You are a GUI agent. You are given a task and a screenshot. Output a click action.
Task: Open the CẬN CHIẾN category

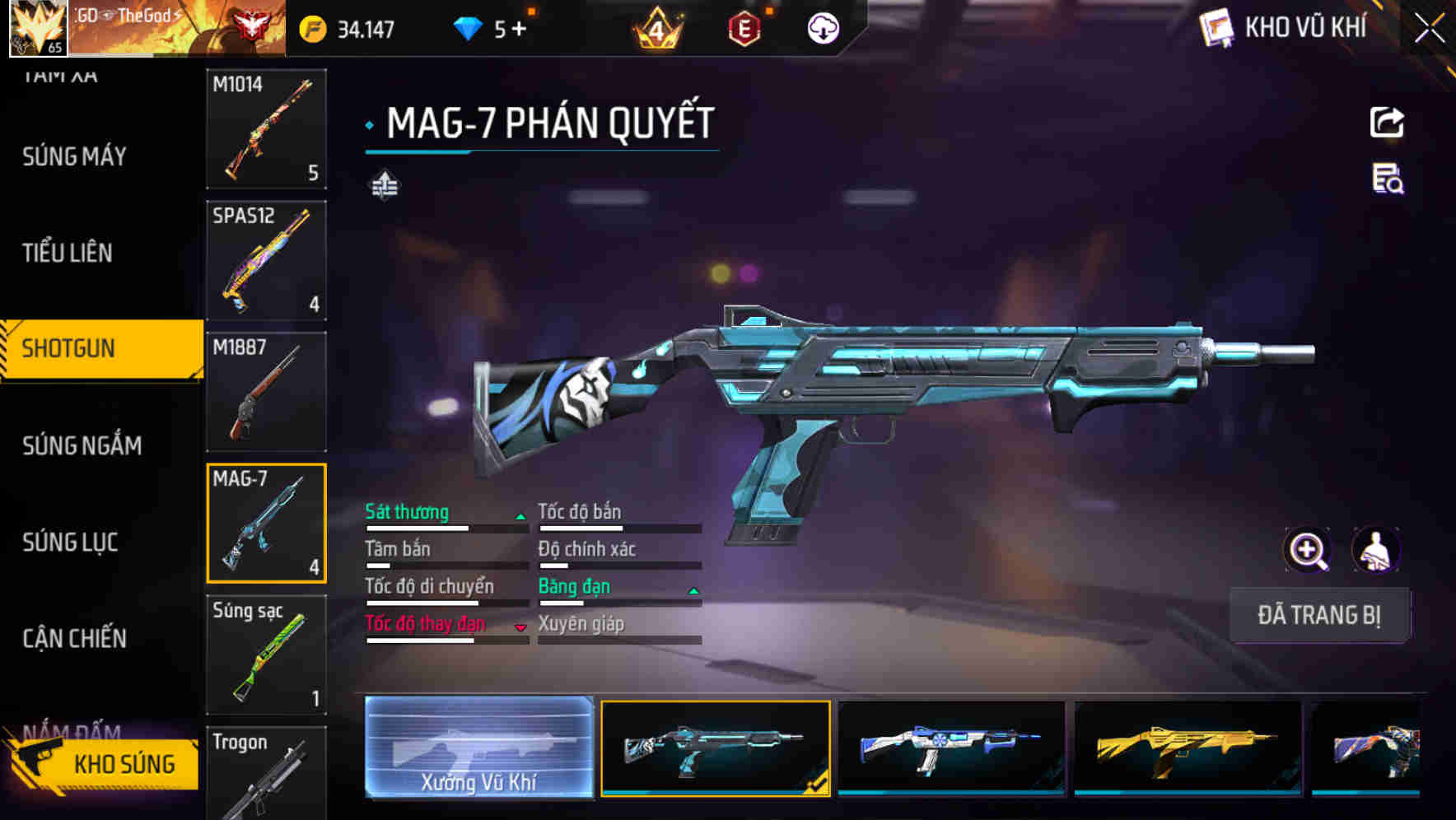(x=74, y=638)
